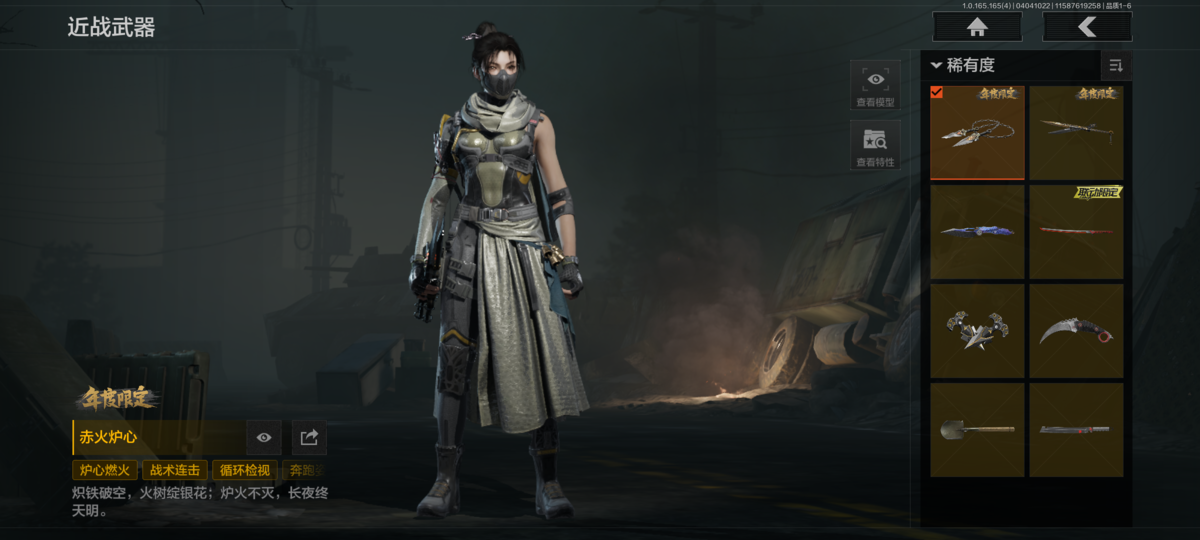The image size is (1200, 540).
Task: Open 查看特性 to view traits
Action: pyautogui.click(x=875, y=145)
